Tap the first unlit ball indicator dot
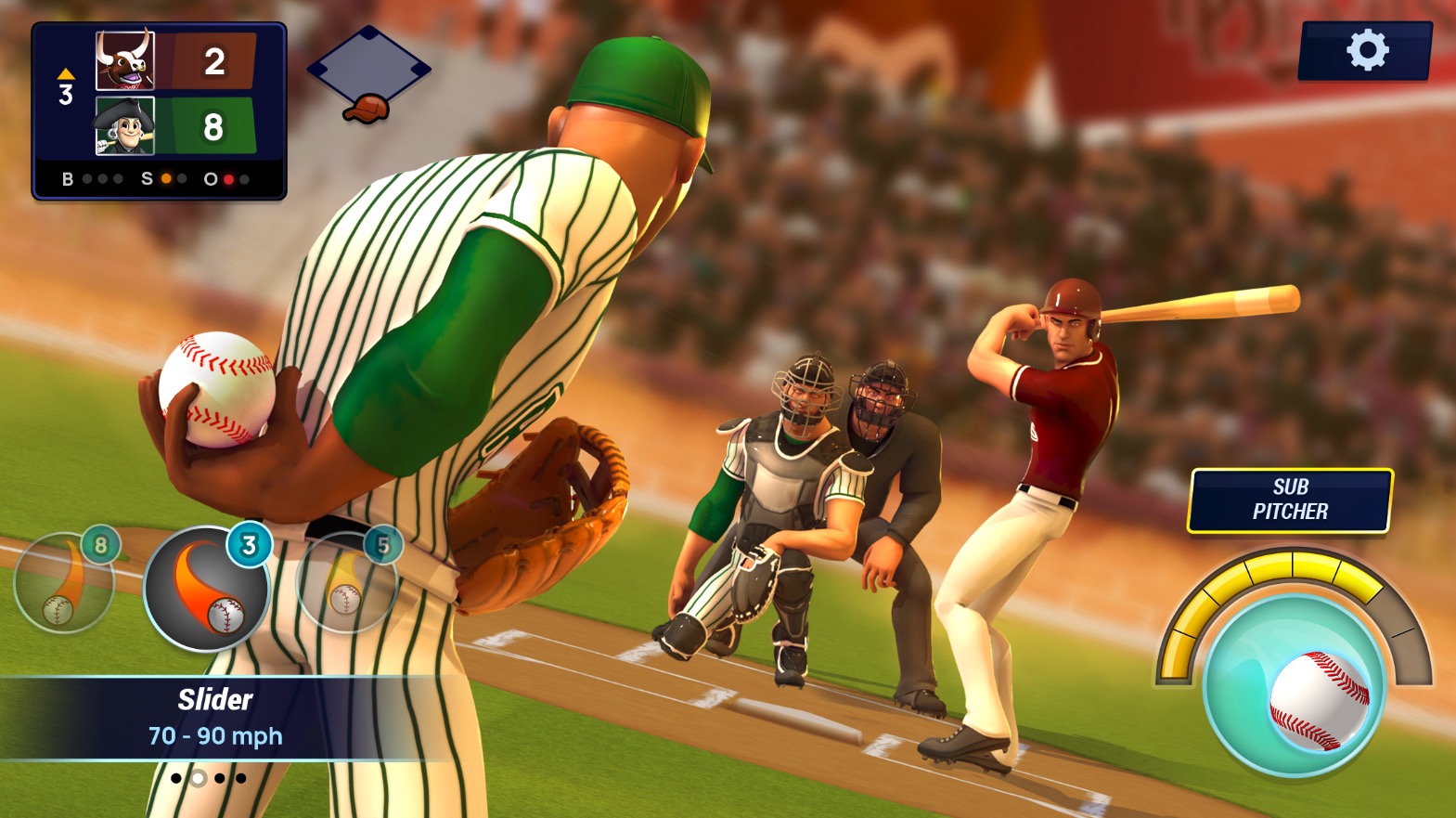The width and height of the screenshot is (1456, 818). [x=87, y=178]
